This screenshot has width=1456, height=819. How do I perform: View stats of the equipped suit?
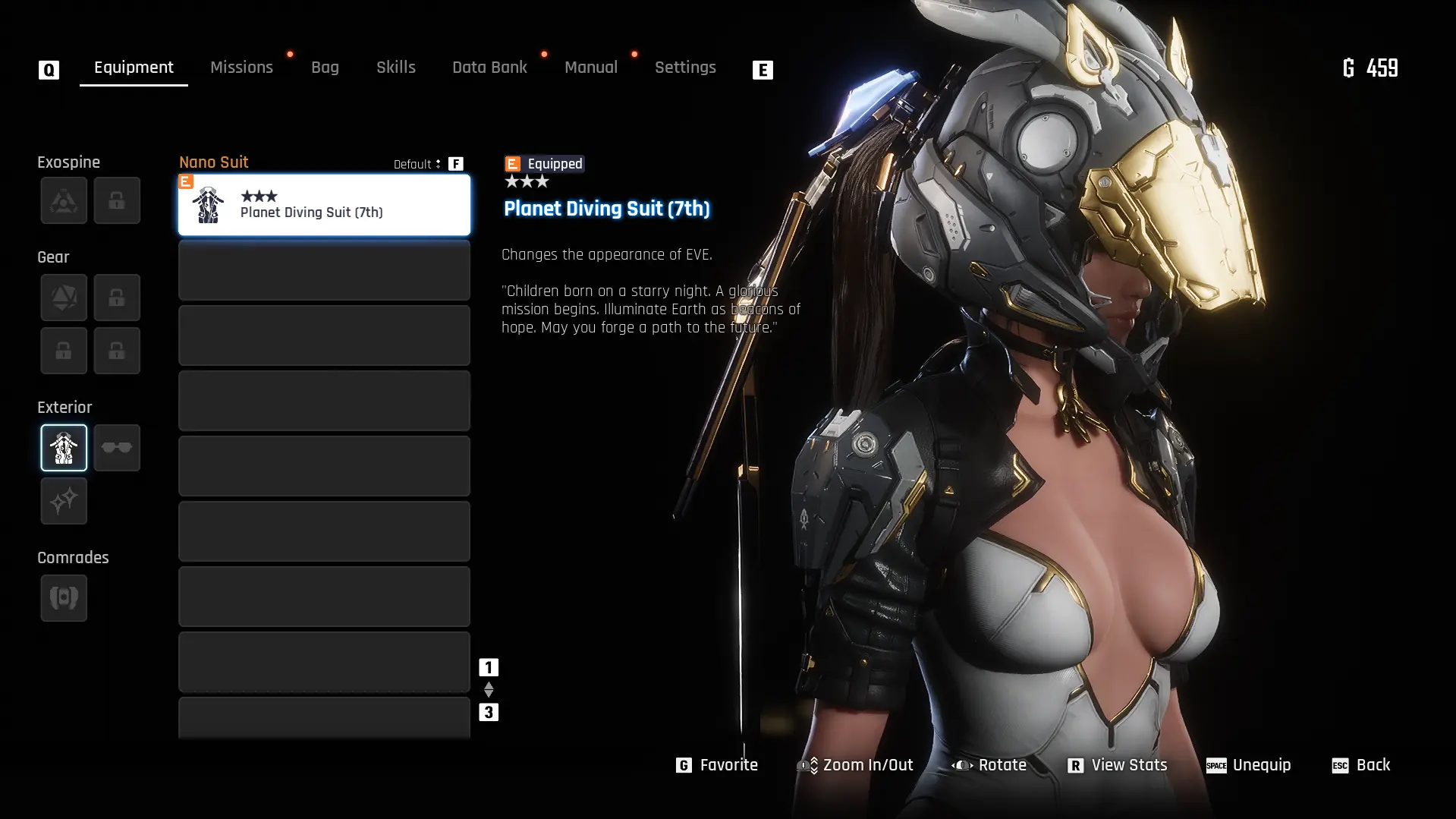[1118, 765]
